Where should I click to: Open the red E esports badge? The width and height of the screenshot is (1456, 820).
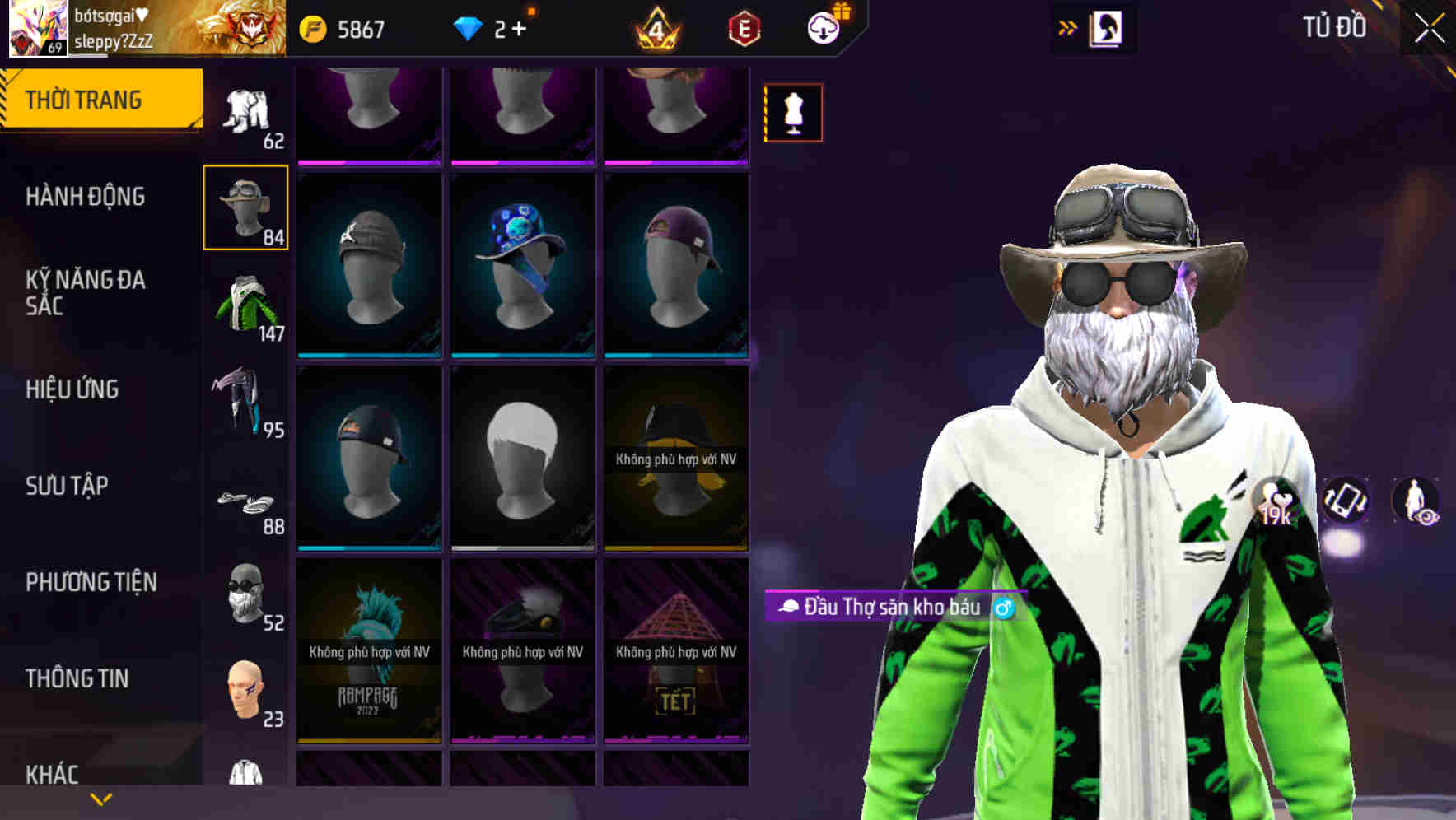tap(744, 27)
